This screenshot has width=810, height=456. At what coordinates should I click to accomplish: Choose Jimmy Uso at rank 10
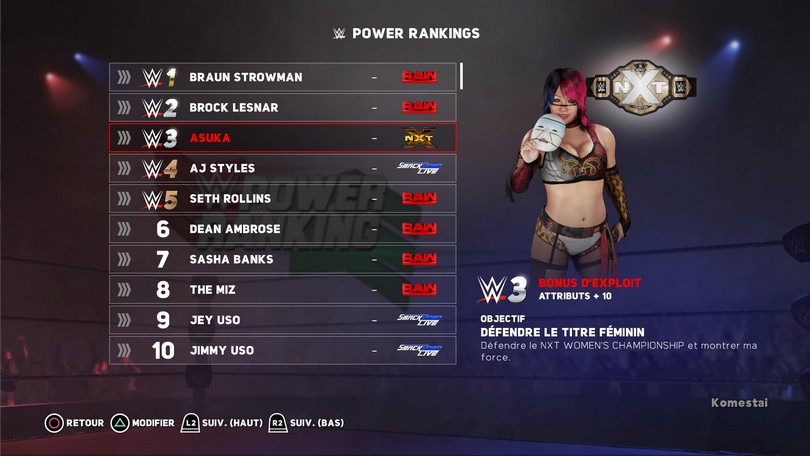click(x=282, y=350)
